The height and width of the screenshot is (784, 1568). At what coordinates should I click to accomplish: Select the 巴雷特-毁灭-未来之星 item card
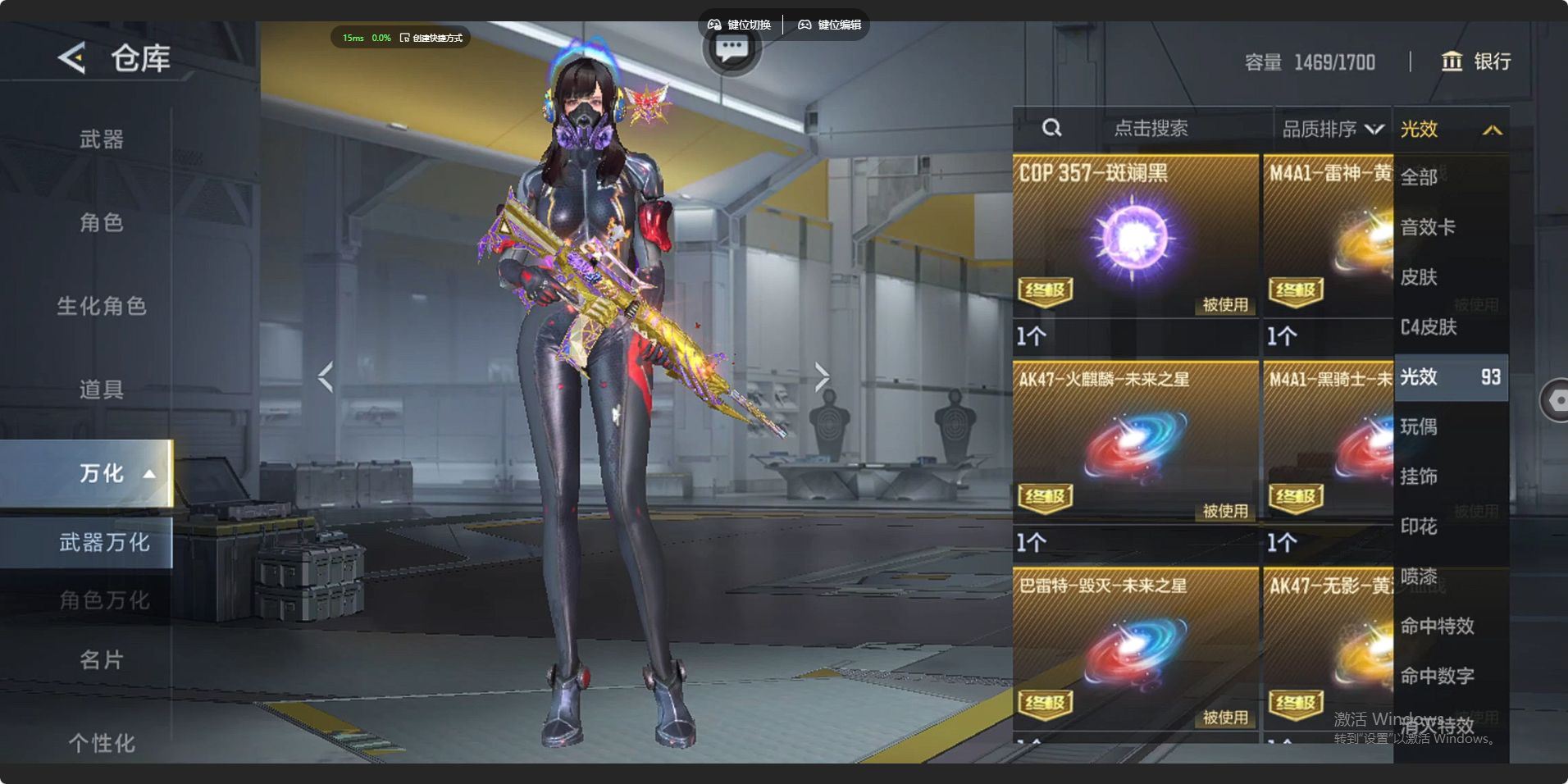tap(1135, 650)
